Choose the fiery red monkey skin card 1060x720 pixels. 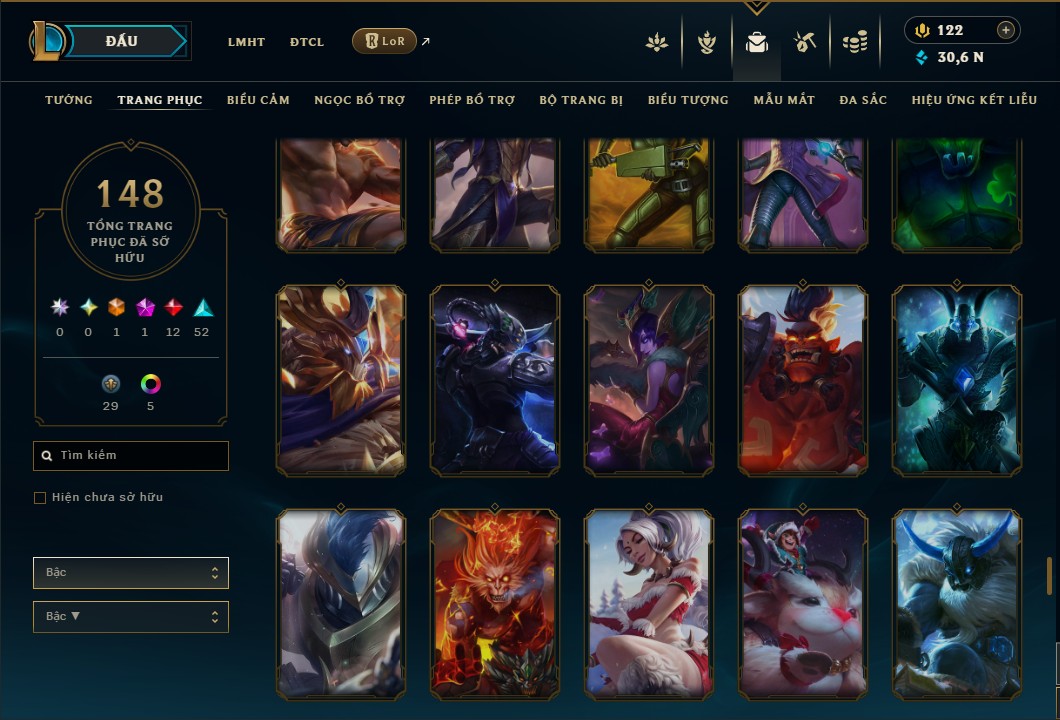coord(494,604)
